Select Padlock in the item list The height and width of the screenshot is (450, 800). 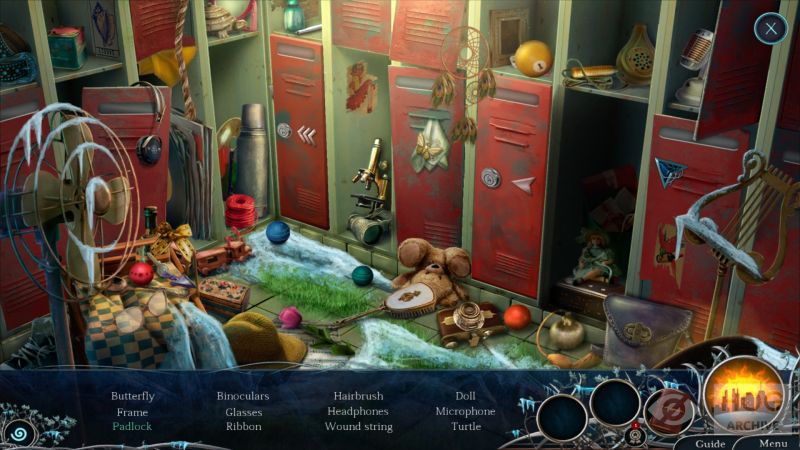(132, 426)
